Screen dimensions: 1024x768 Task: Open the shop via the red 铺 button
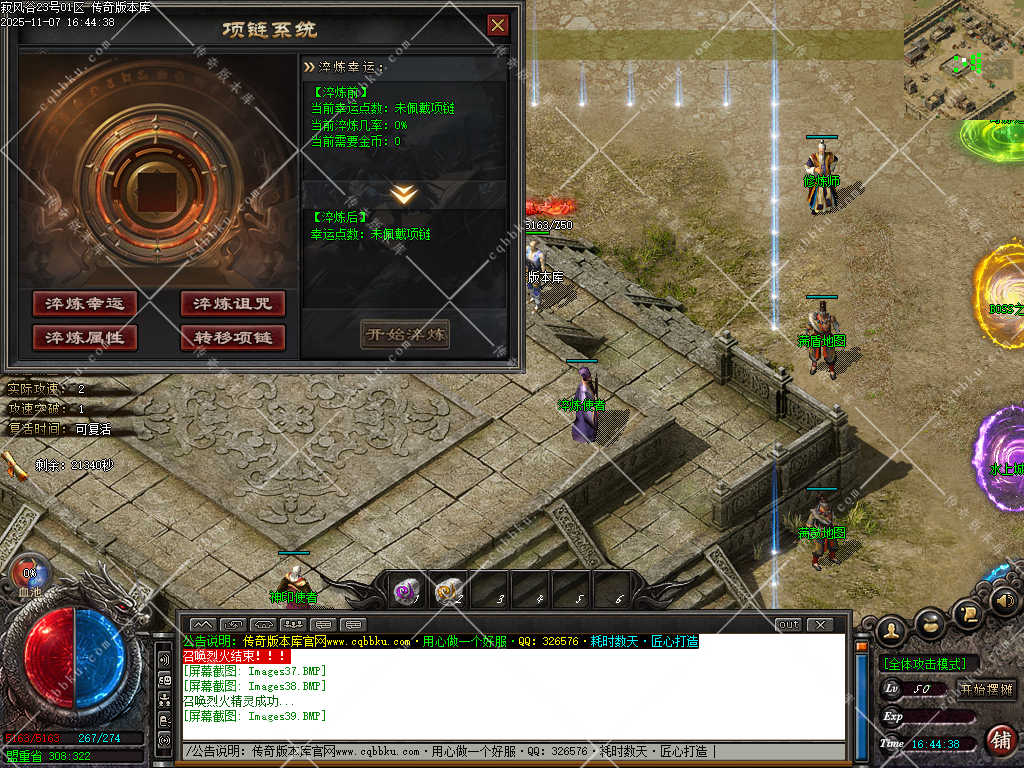tap(999, 739)
